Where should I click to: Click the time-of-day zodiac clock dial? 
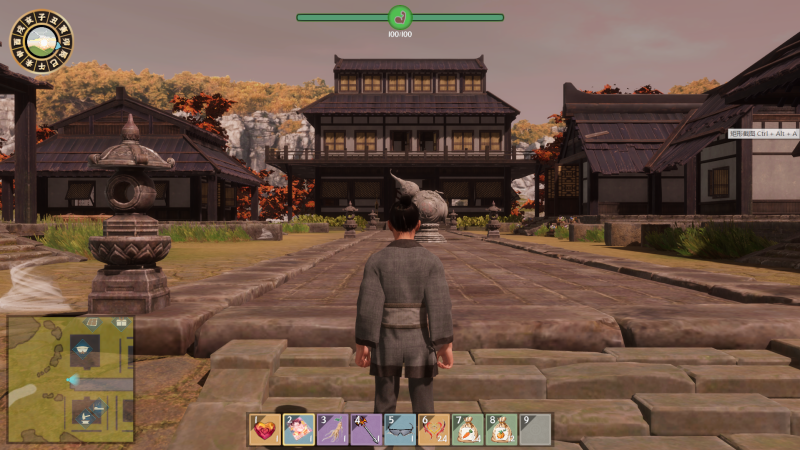[x=41, y=42]
